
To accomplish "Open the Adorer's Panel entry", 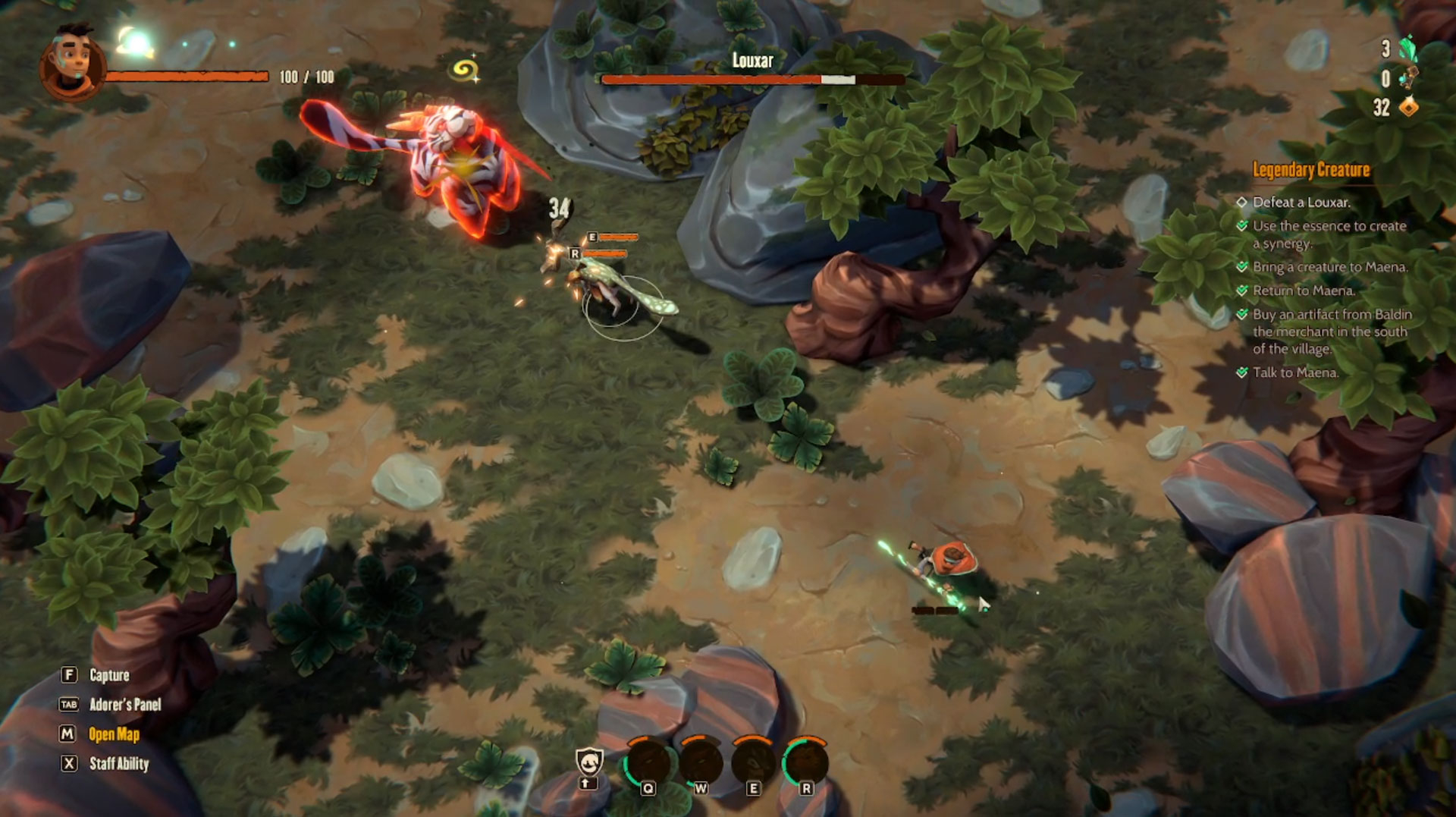I will click(x=125, y=705).
